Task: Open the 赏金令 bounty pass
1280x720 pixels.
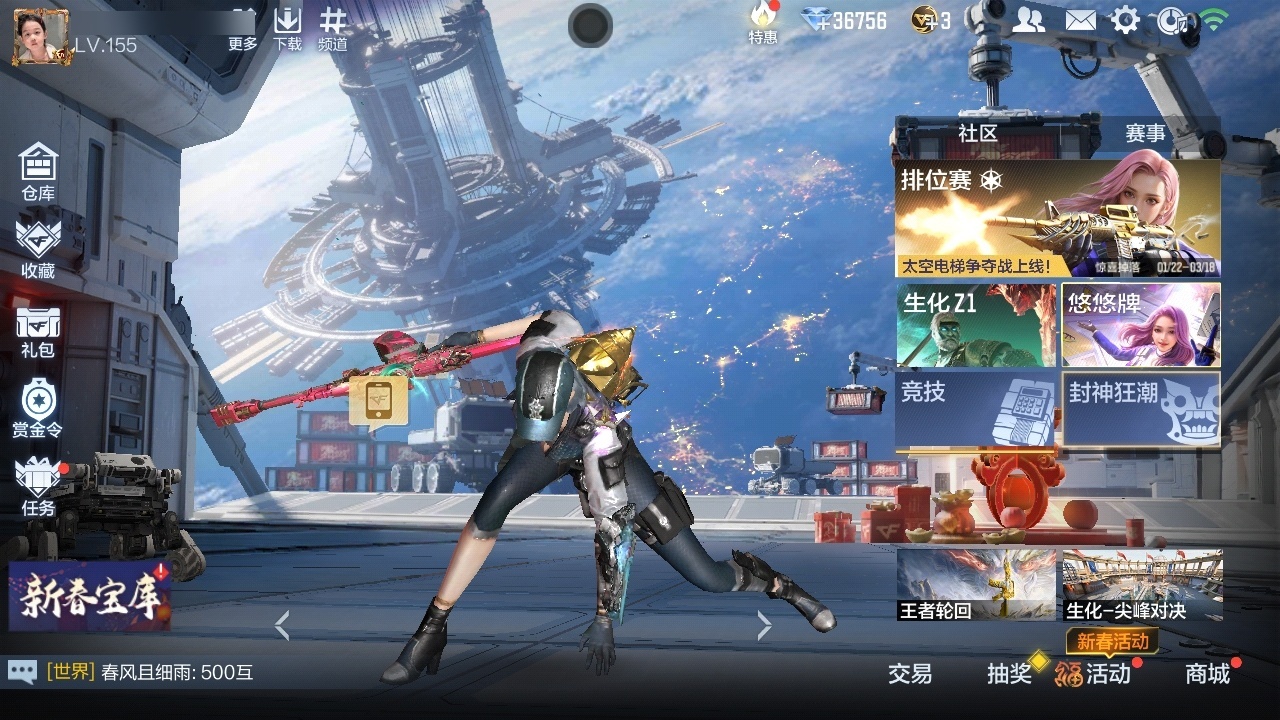Action: (38, 408)
